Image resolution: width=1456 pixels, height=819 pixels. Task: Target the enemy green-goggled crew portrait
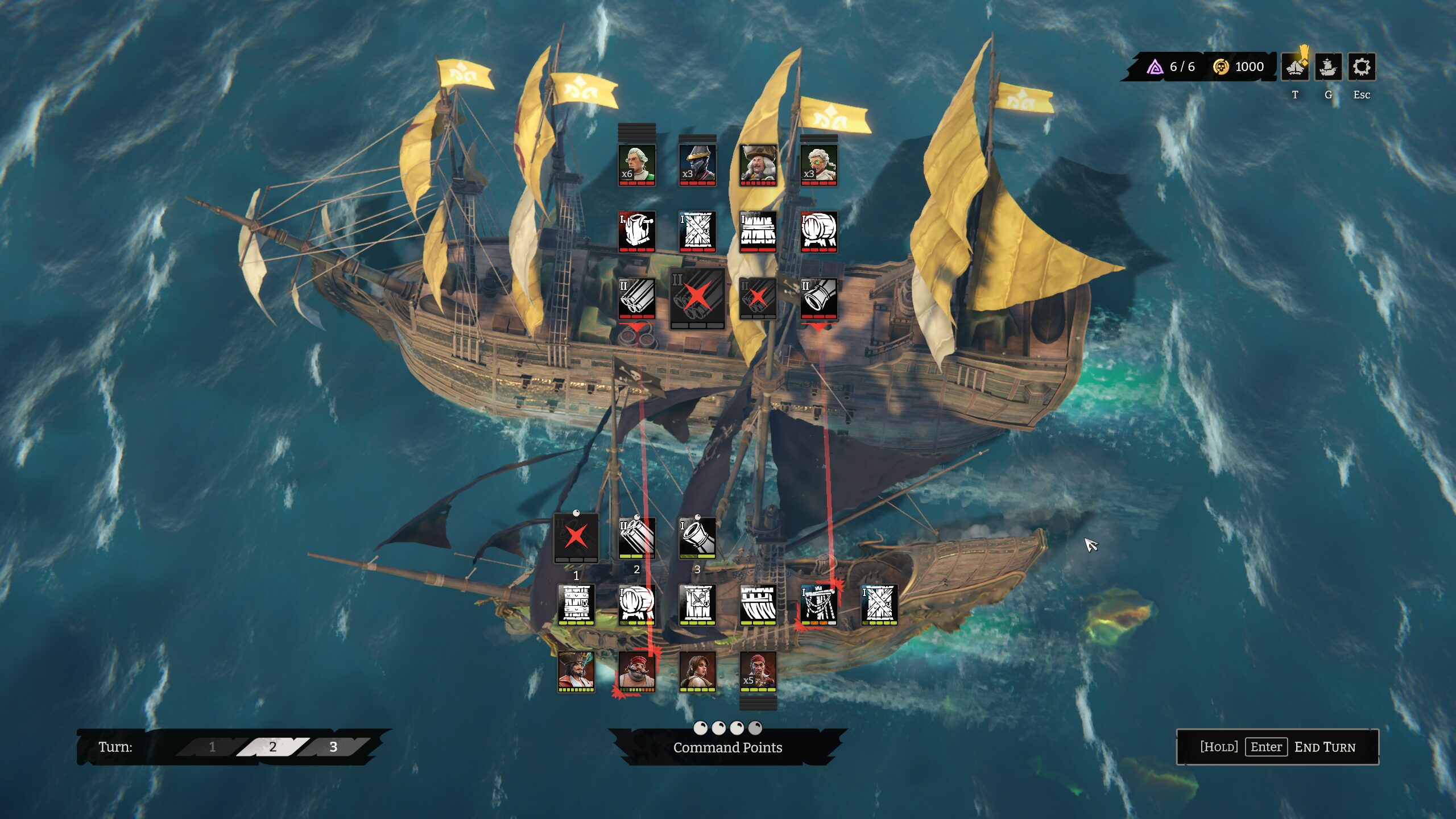point(818,165)
